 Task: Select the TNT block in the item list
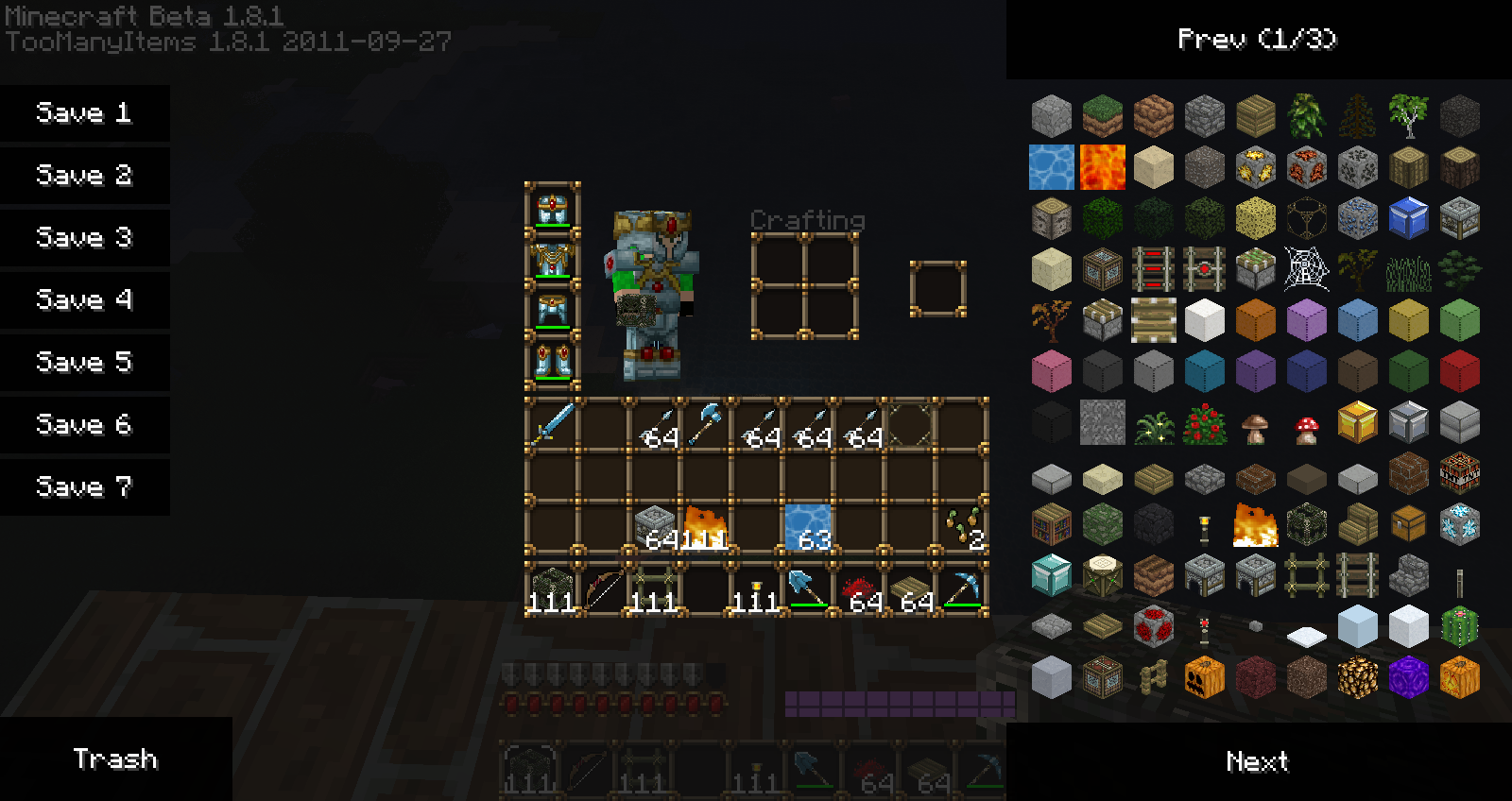pyautogui.click(x=1460, y=475)
